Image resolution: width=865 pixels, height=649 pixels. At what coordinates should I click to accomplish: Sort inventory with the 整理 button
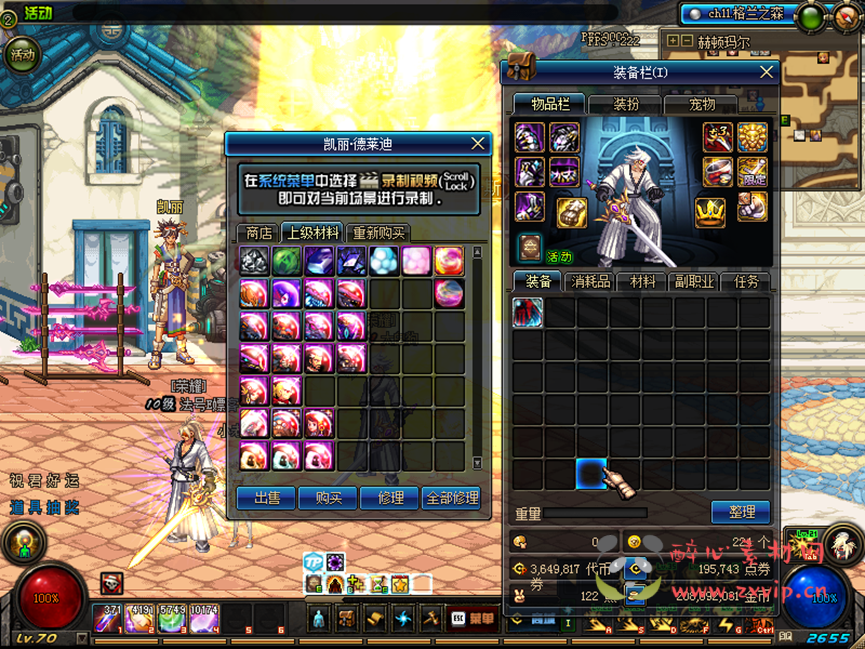point(741,511)
